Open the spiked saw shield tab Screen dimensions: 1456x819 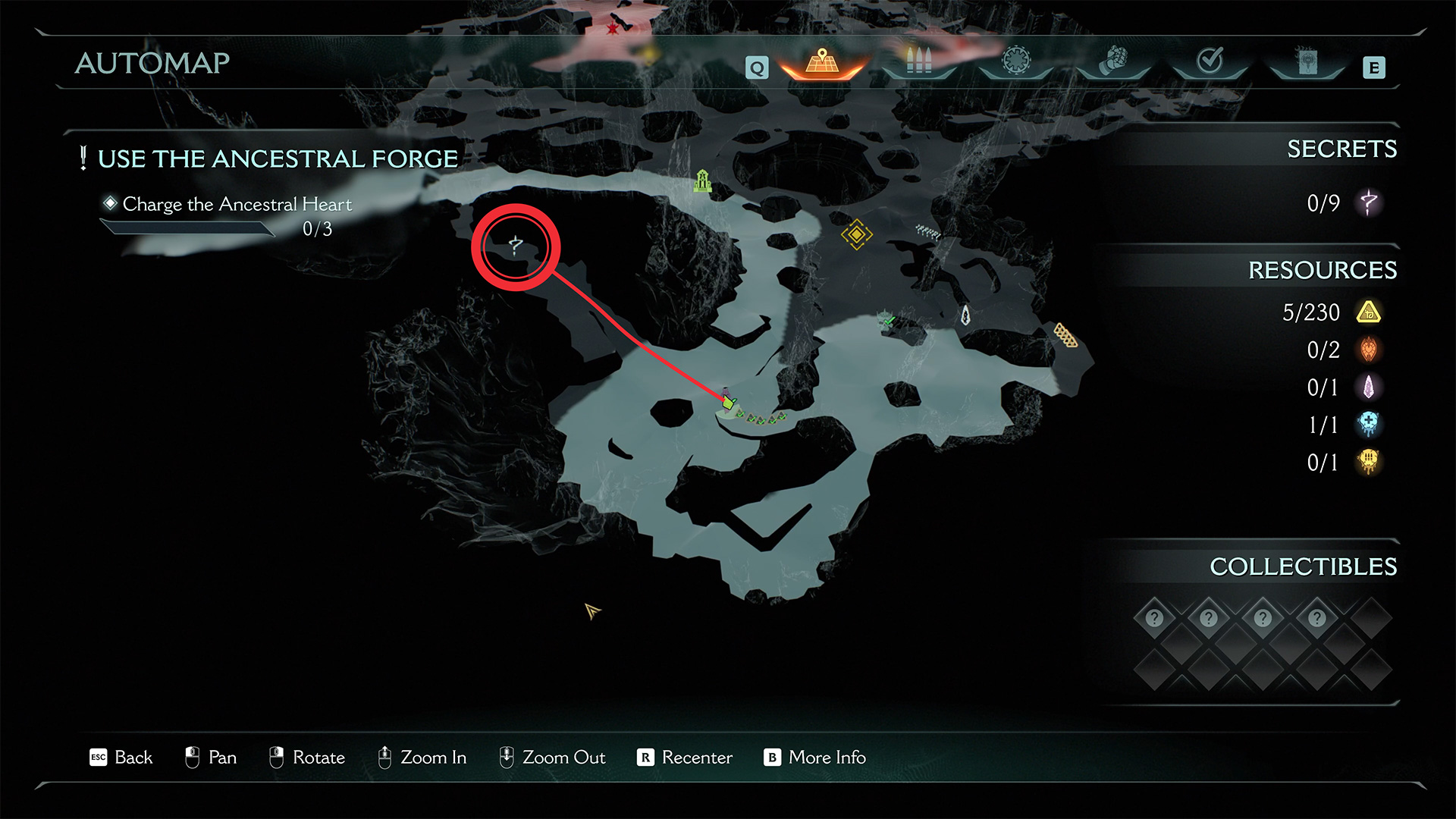[x=1016, y=61]
